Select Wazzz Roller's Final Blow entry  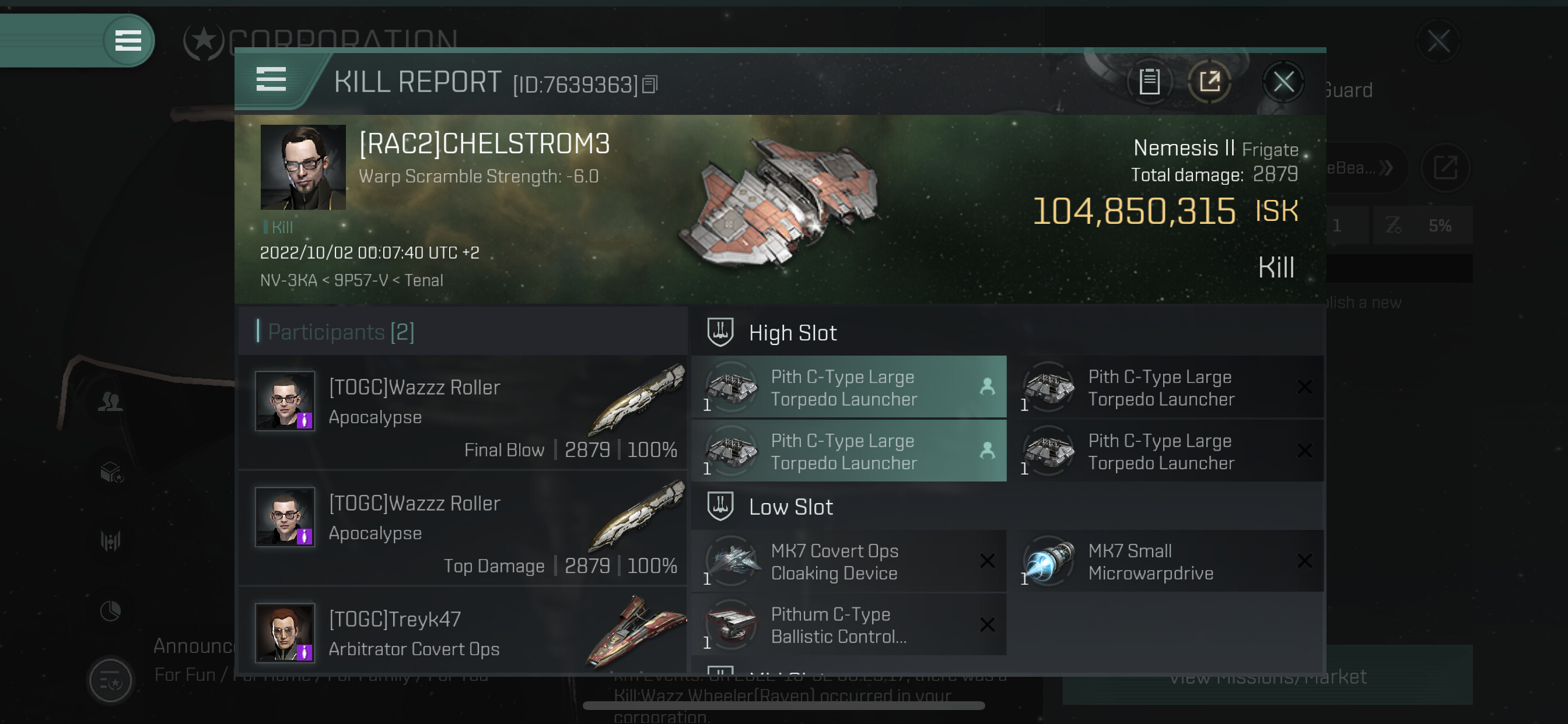click(x=466, y=413)
